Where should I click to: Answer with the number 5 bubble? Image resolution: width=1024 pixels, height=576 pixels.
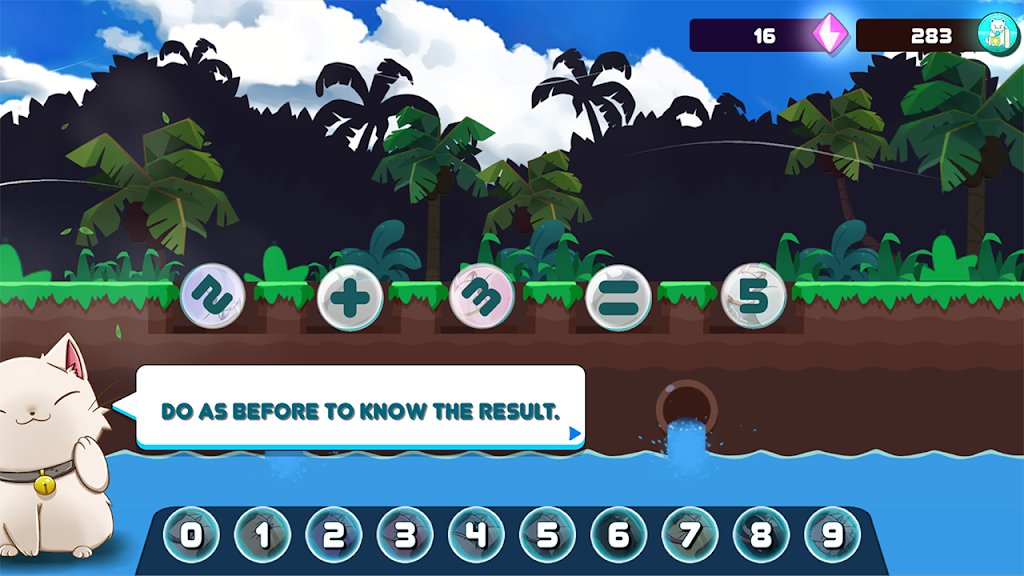[547, 535]
